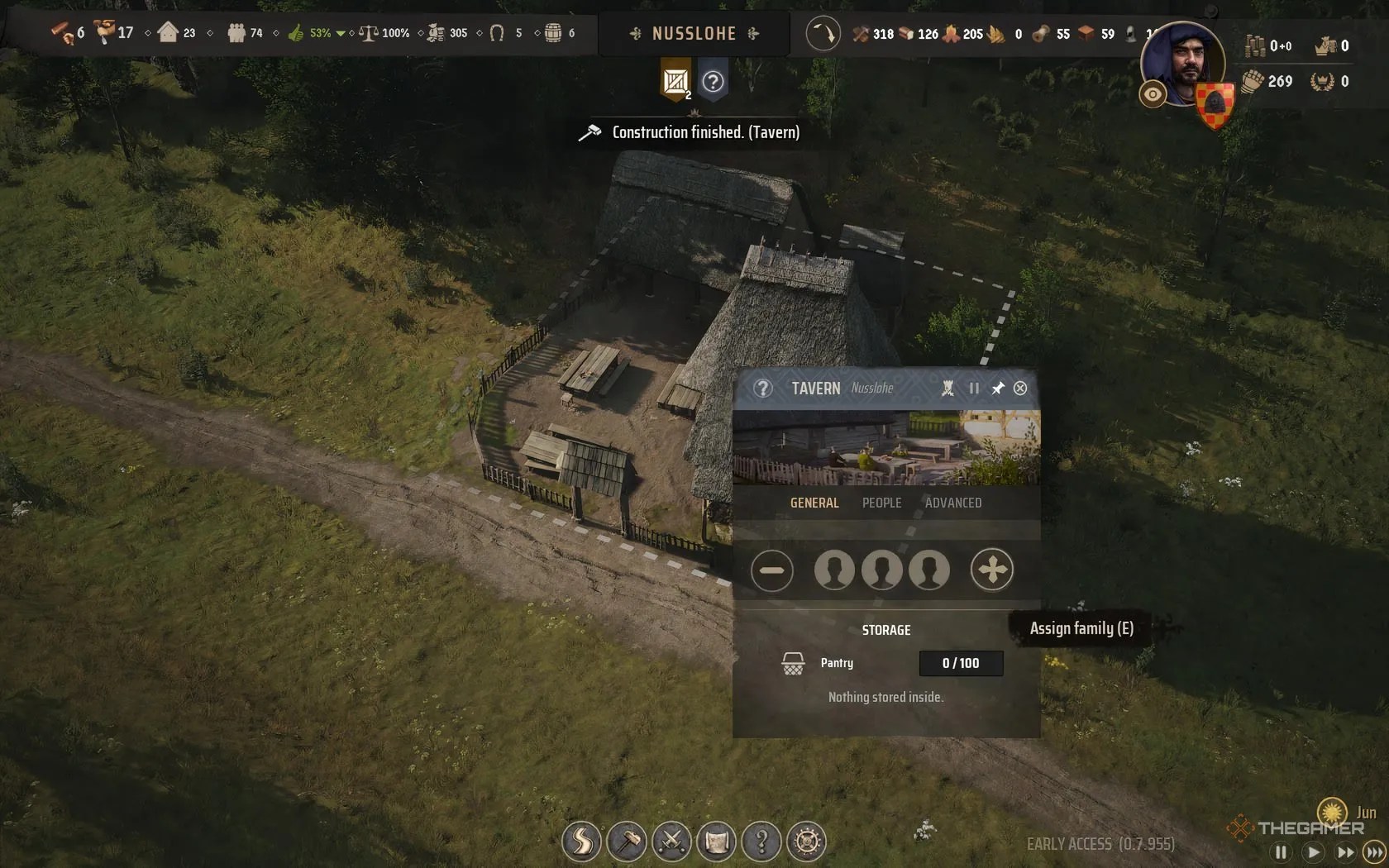The height and width of the screenshot is (868, 1389).
Task: Switch to the Advanced tab
Action: (953, 503)
